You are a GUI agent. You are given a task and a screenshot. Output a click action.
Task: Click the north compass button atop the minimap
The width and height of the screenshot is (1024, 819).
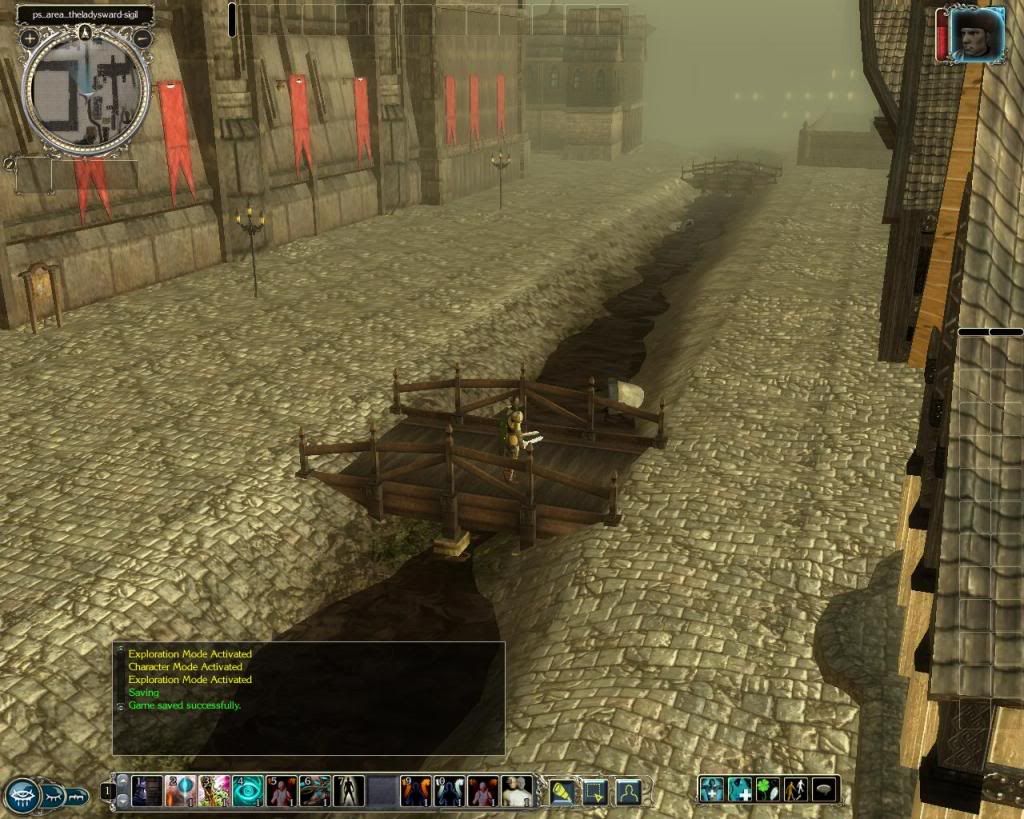pos(86,32)
